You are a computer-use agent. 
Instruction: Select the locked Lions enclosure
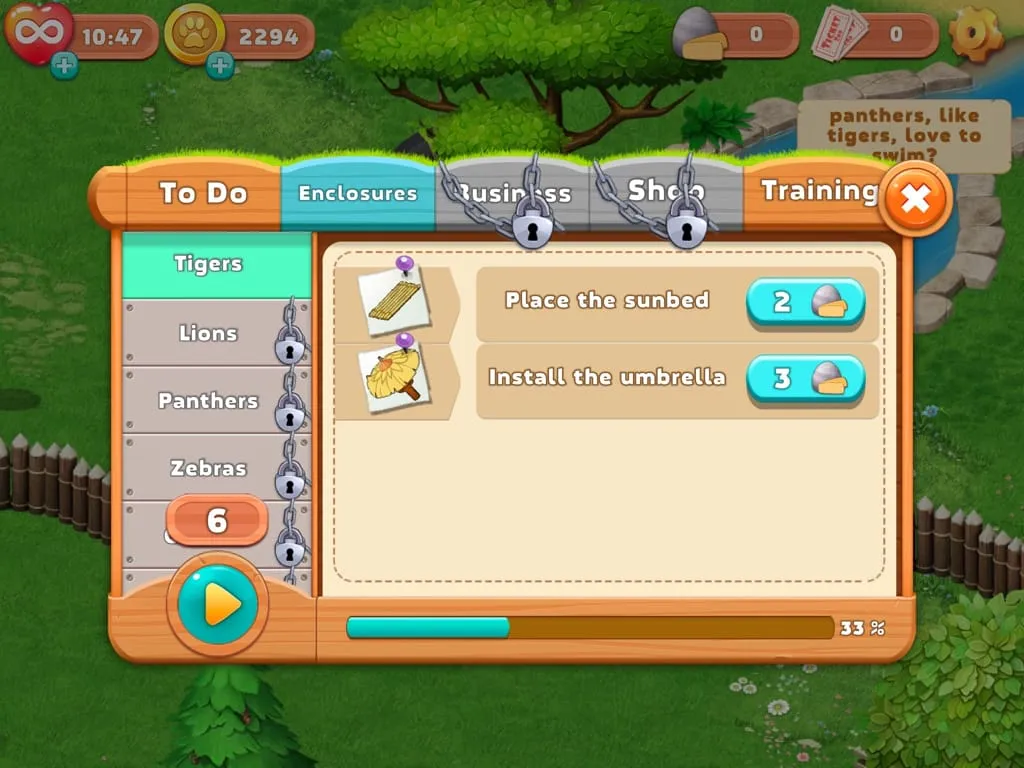tap(208, 333)
